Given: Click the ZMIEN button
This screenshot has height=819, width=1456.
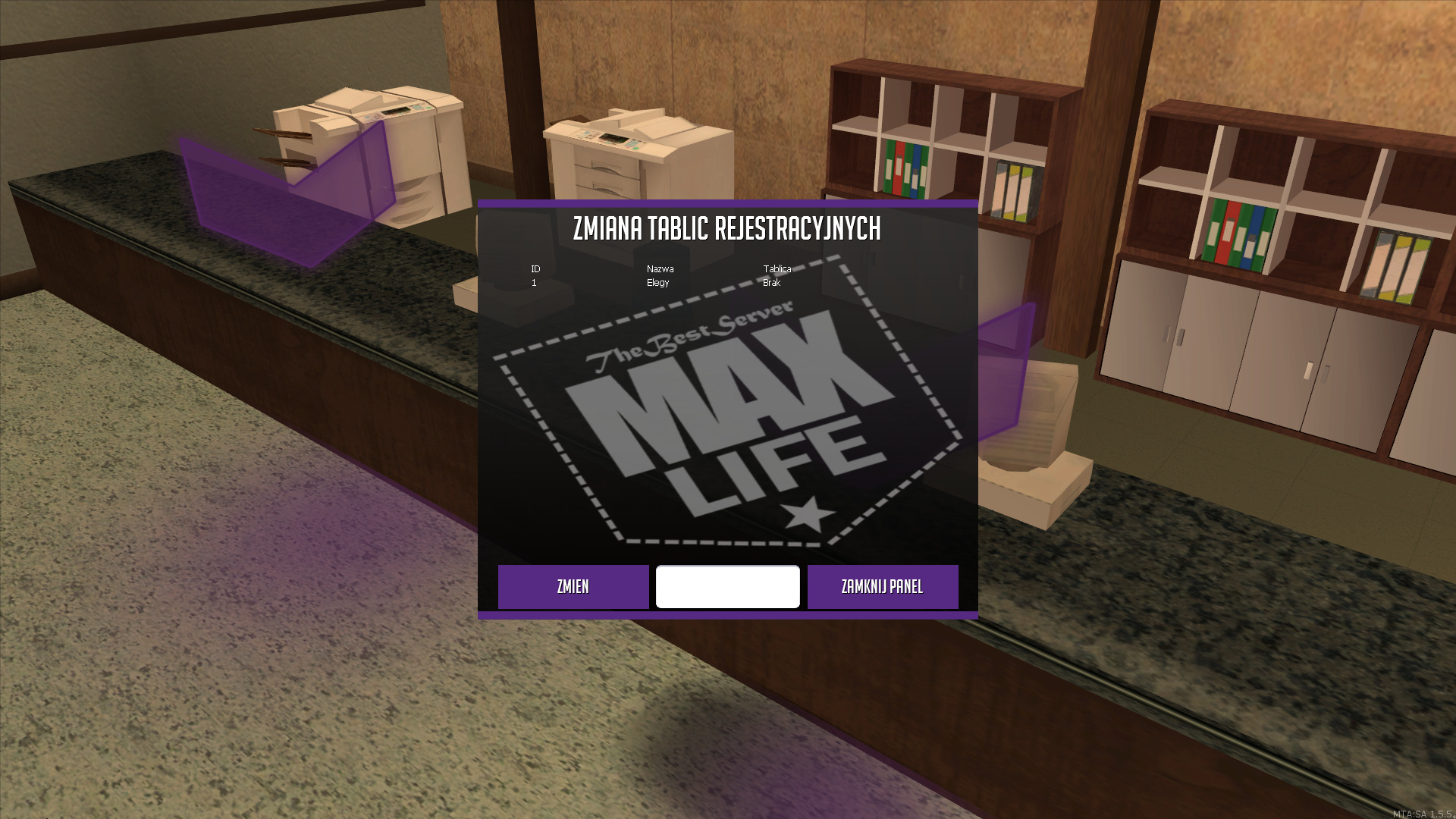Looking at the screenshot, I should click(573, 586).
